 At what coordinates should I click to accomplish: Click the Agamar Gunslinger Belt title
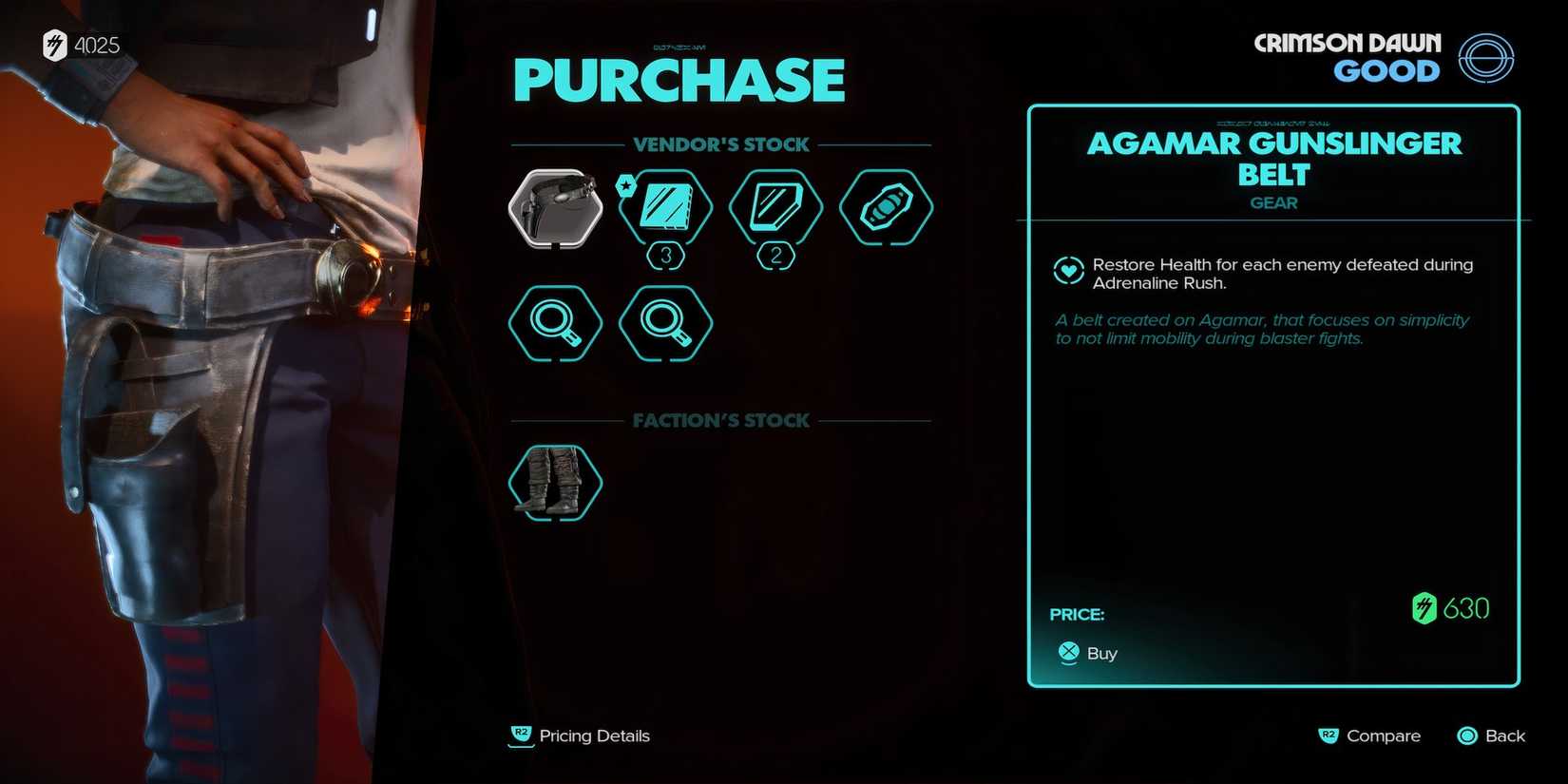click(1273, 159)
